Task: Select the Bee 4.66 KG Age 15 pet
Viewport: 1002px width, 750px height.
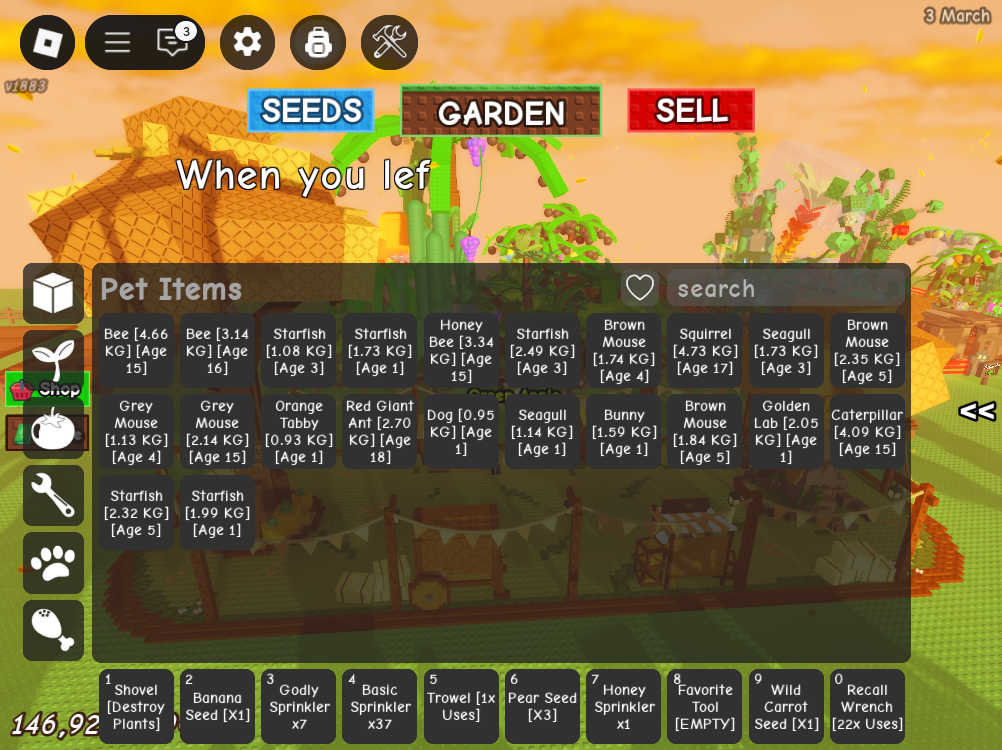Action: click(x=136, y=351)
